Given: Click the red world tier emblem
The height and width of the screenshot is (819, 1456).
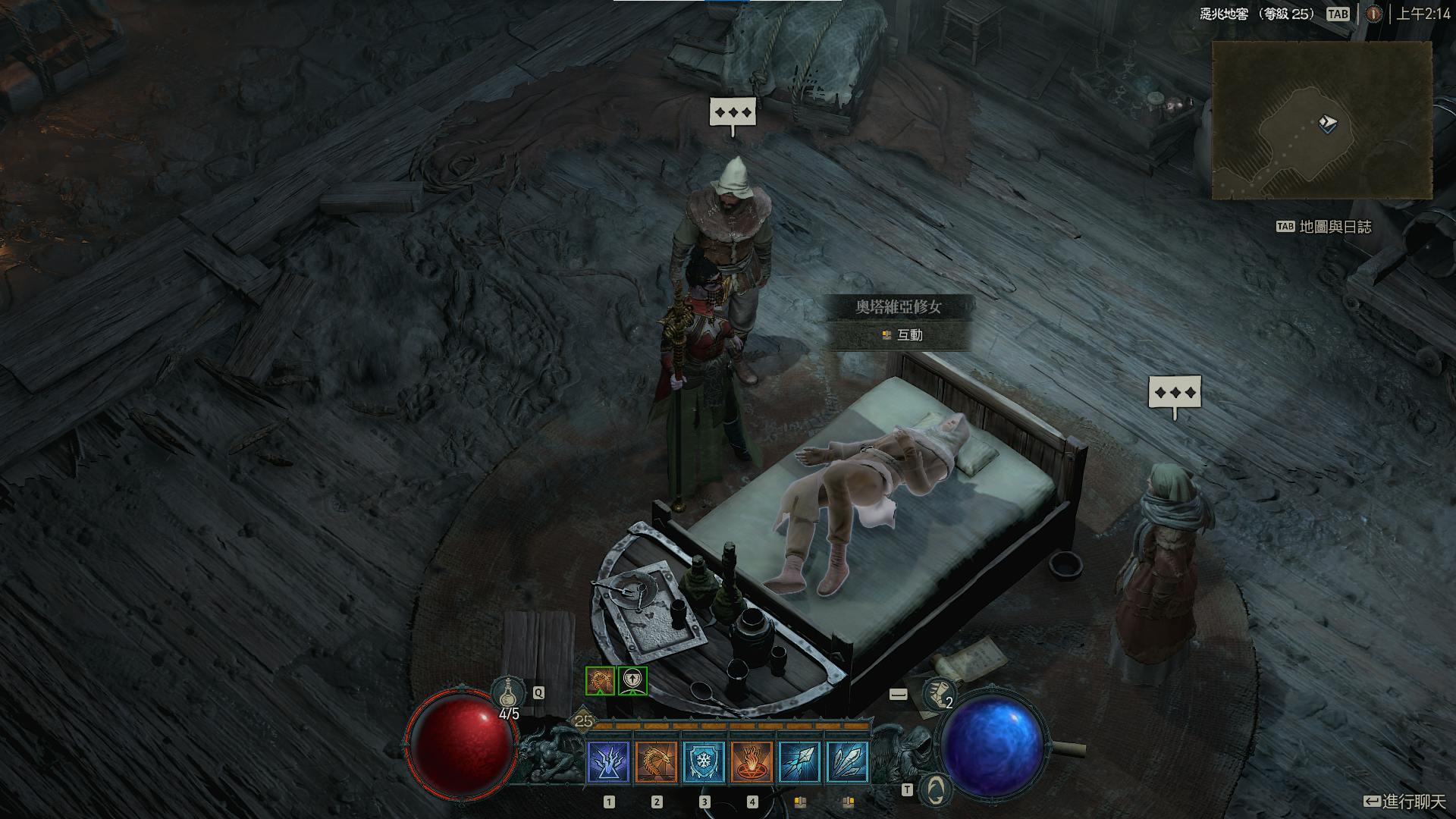Looking at the screenshot, I should [x=1373, y=14].
